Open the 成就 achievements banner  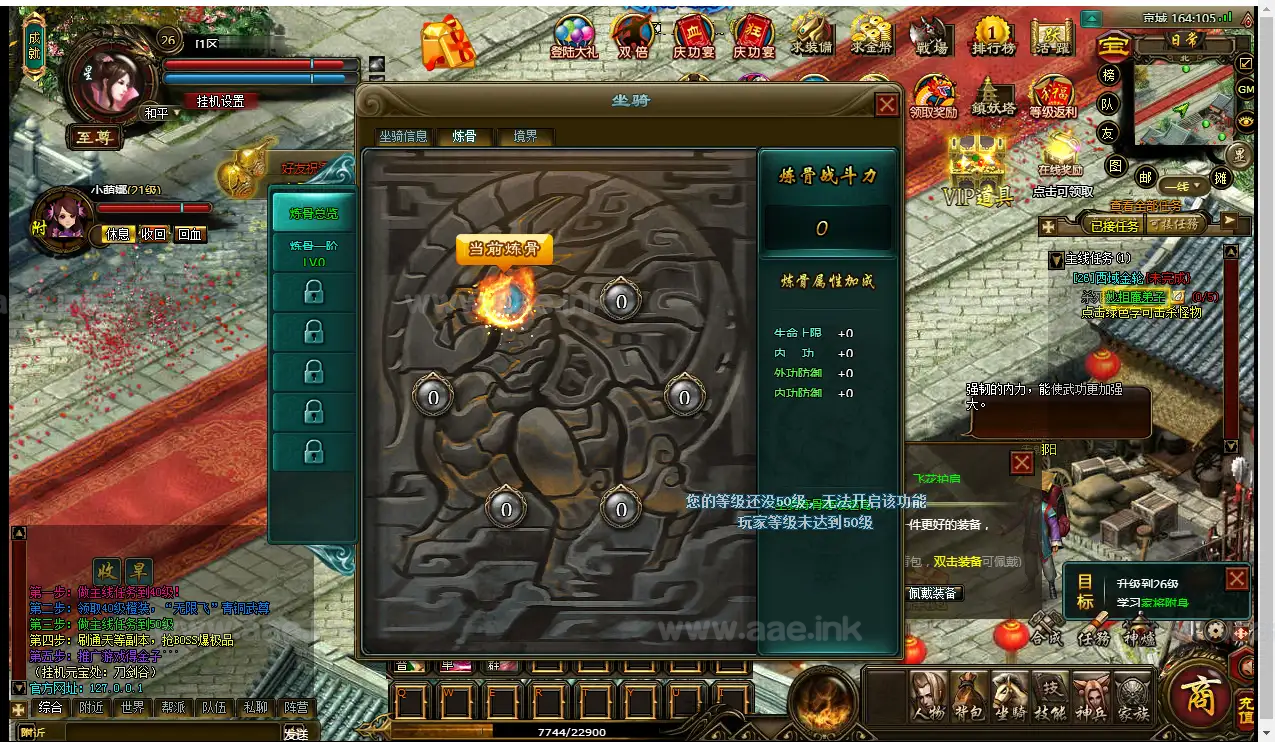point(35,47)
